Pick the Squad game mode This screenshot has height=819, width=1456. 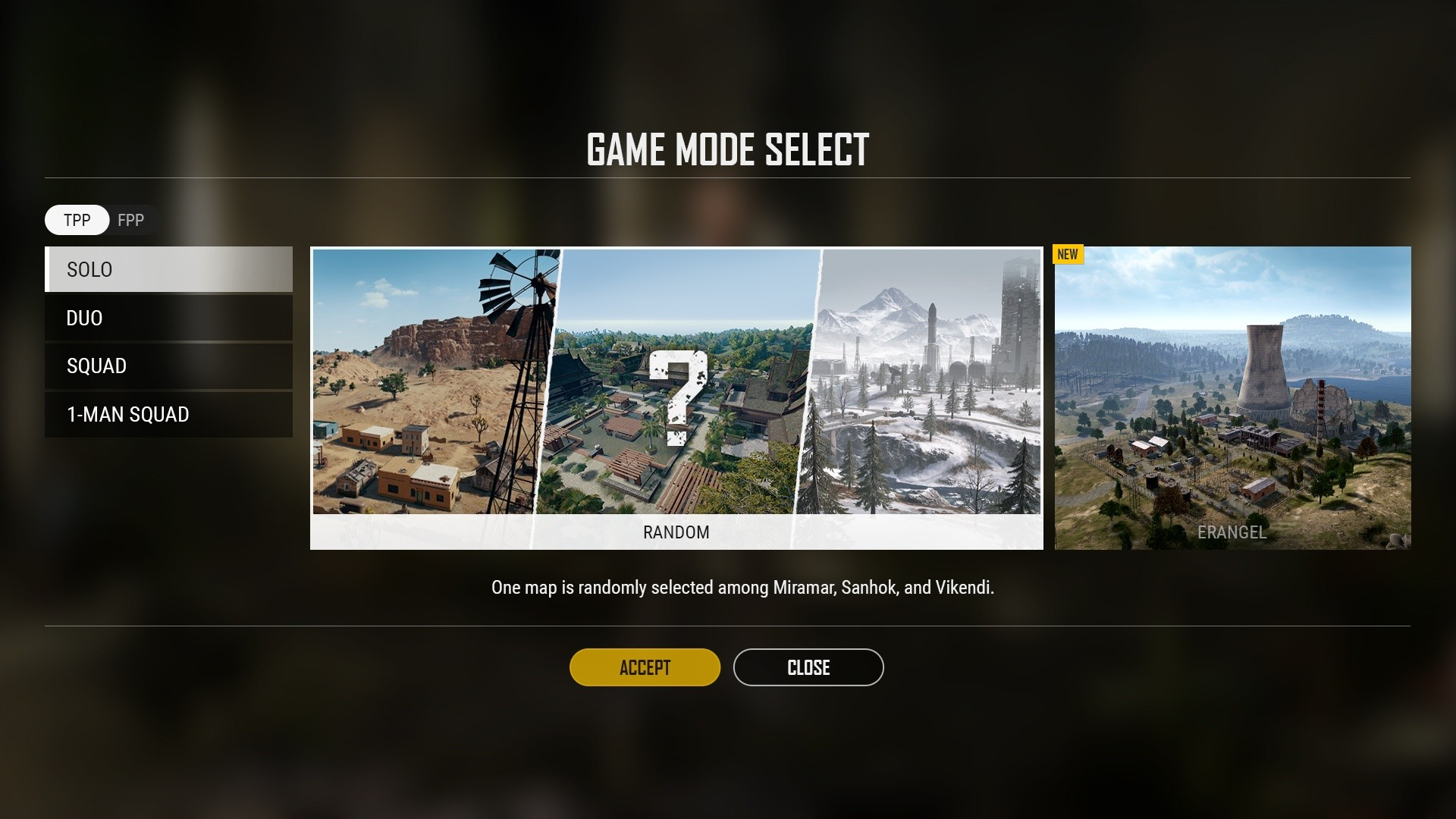tap(168, 366)
